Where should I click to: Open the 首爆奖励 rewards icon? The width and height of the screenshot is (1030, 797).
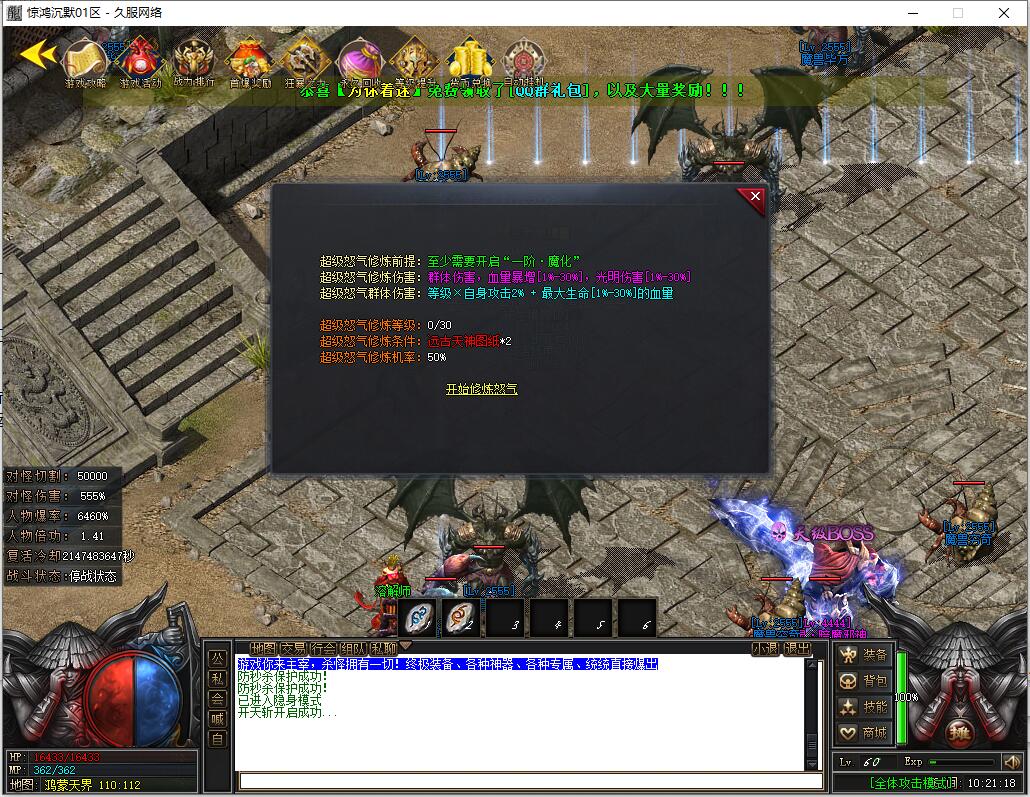(x=250, y=62)
